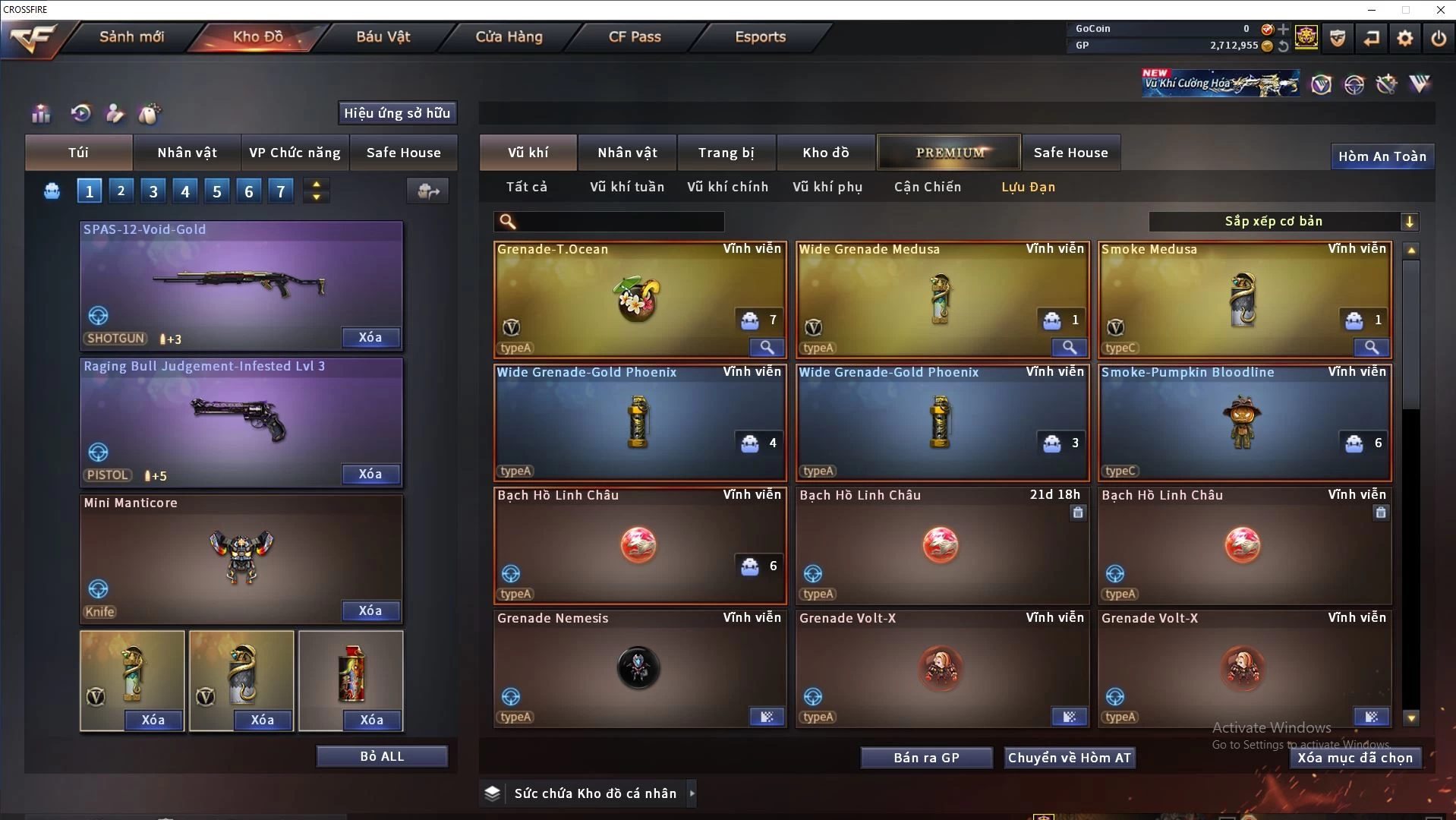
Task: Show the Trang bị equipment tab
Action: [x=726, y=153]
